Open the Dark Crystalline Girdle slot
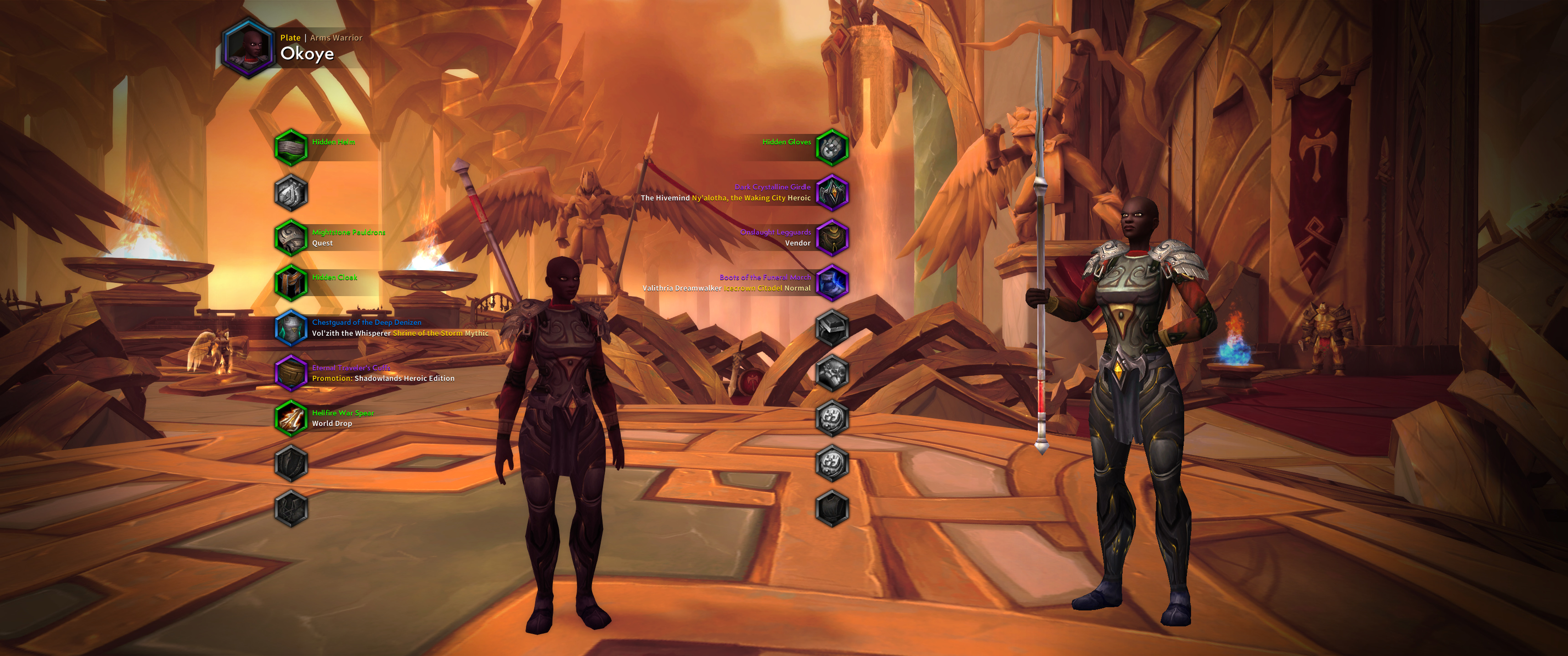 click(x=831, y=192)
